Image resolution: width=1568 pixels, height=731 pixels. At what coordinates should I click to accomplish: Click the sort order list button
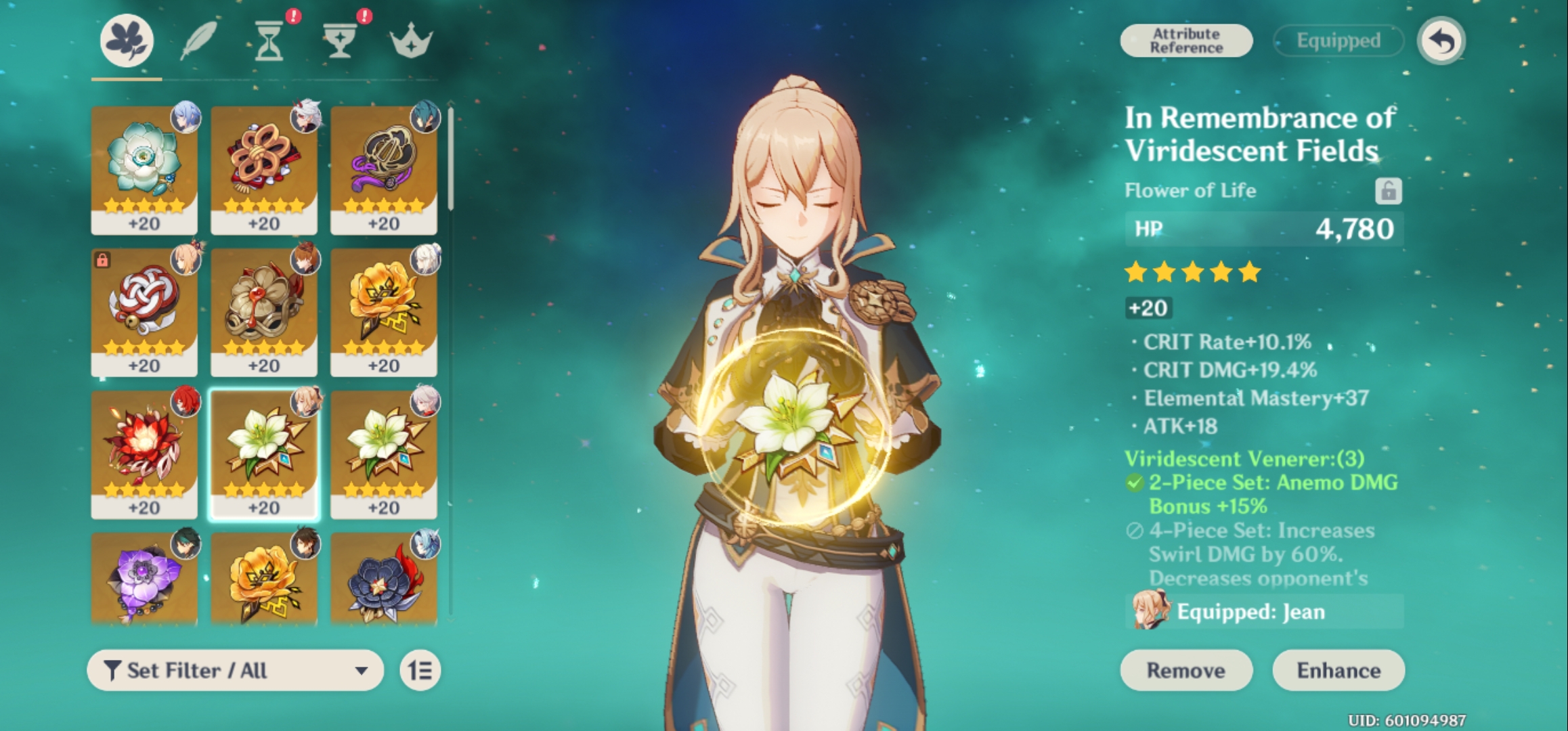coord(420,670)
